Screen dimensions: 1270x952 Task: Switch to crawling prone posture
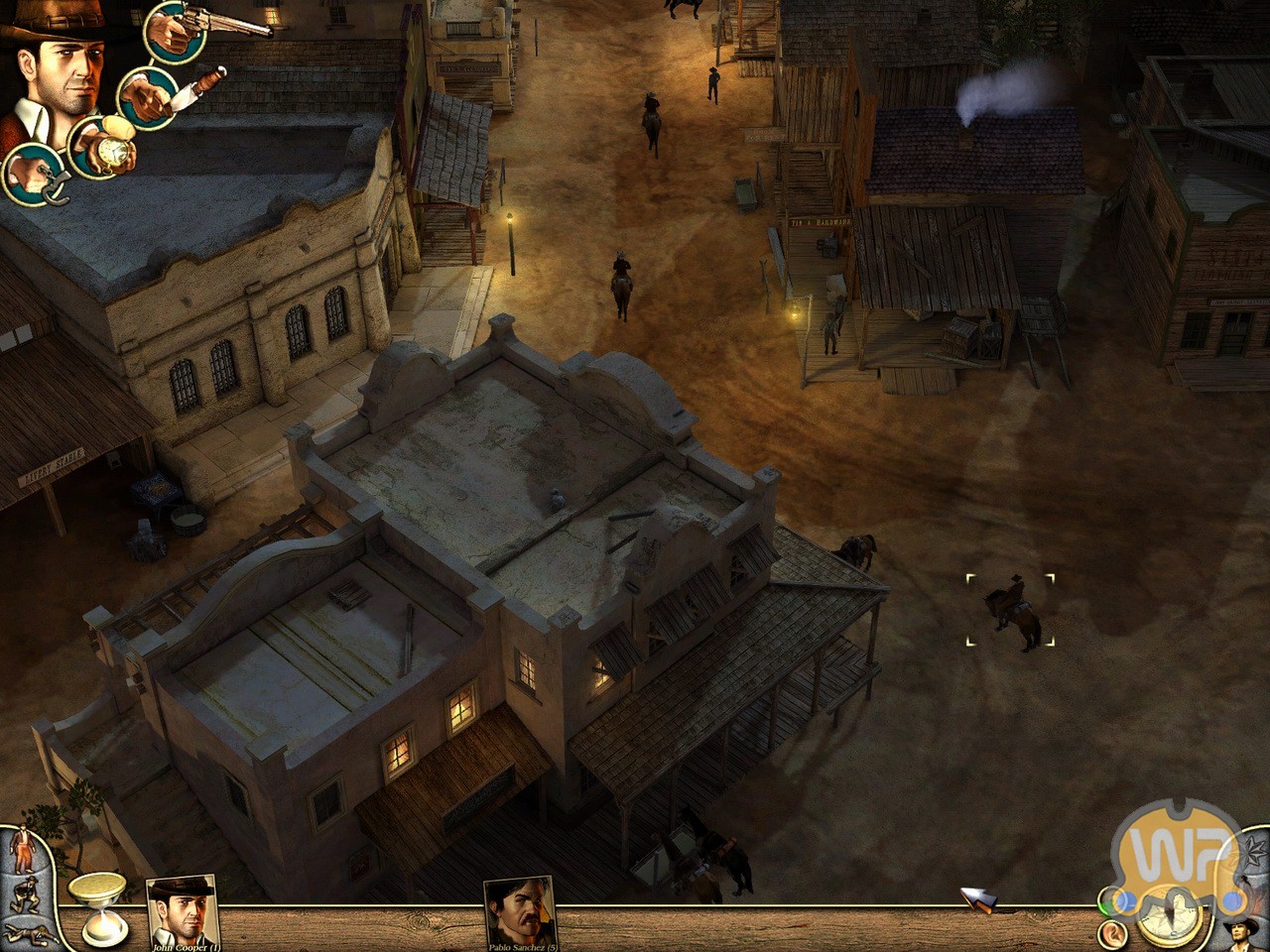point(22,930)
